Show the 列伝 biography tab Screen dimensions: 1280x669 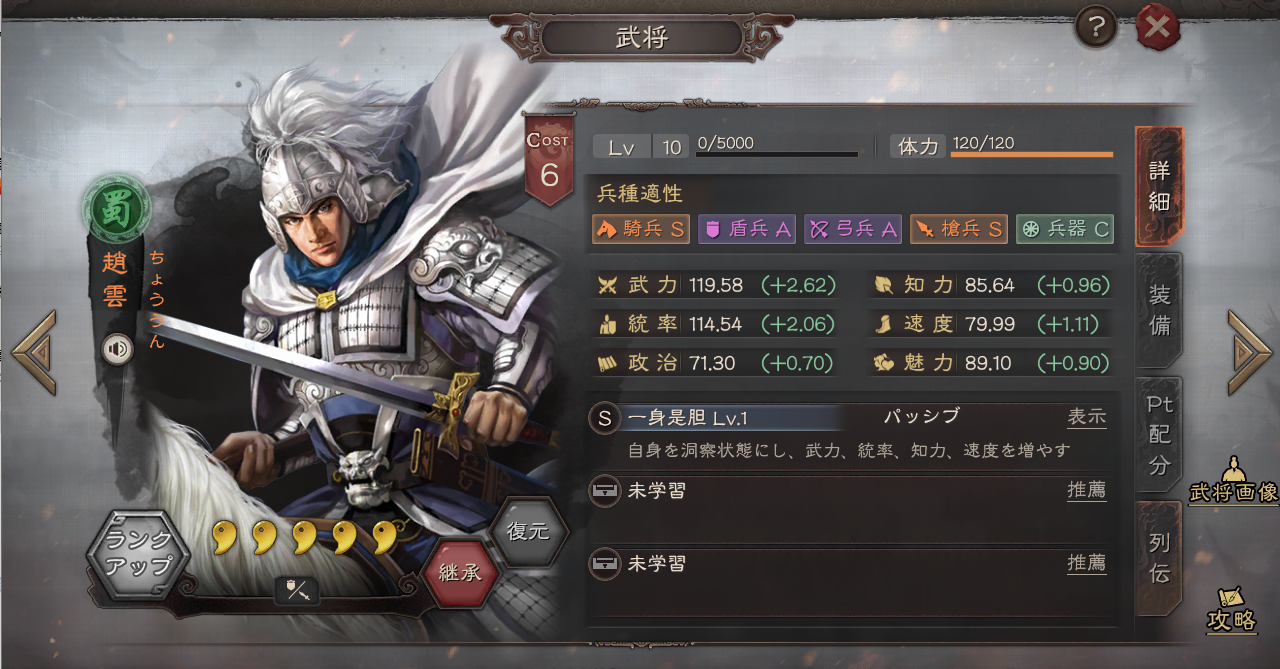[1159, 558]
